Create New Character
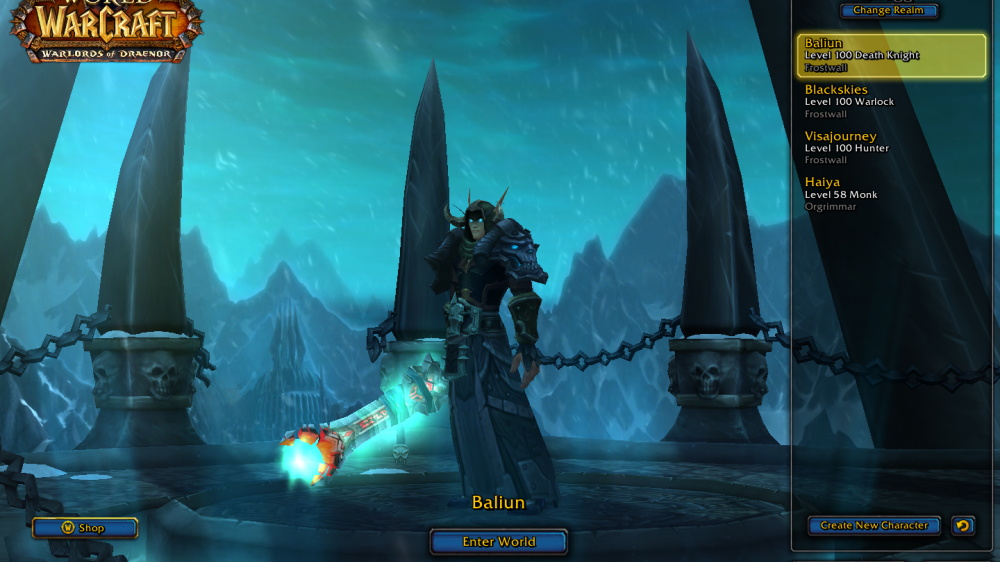 874,525
